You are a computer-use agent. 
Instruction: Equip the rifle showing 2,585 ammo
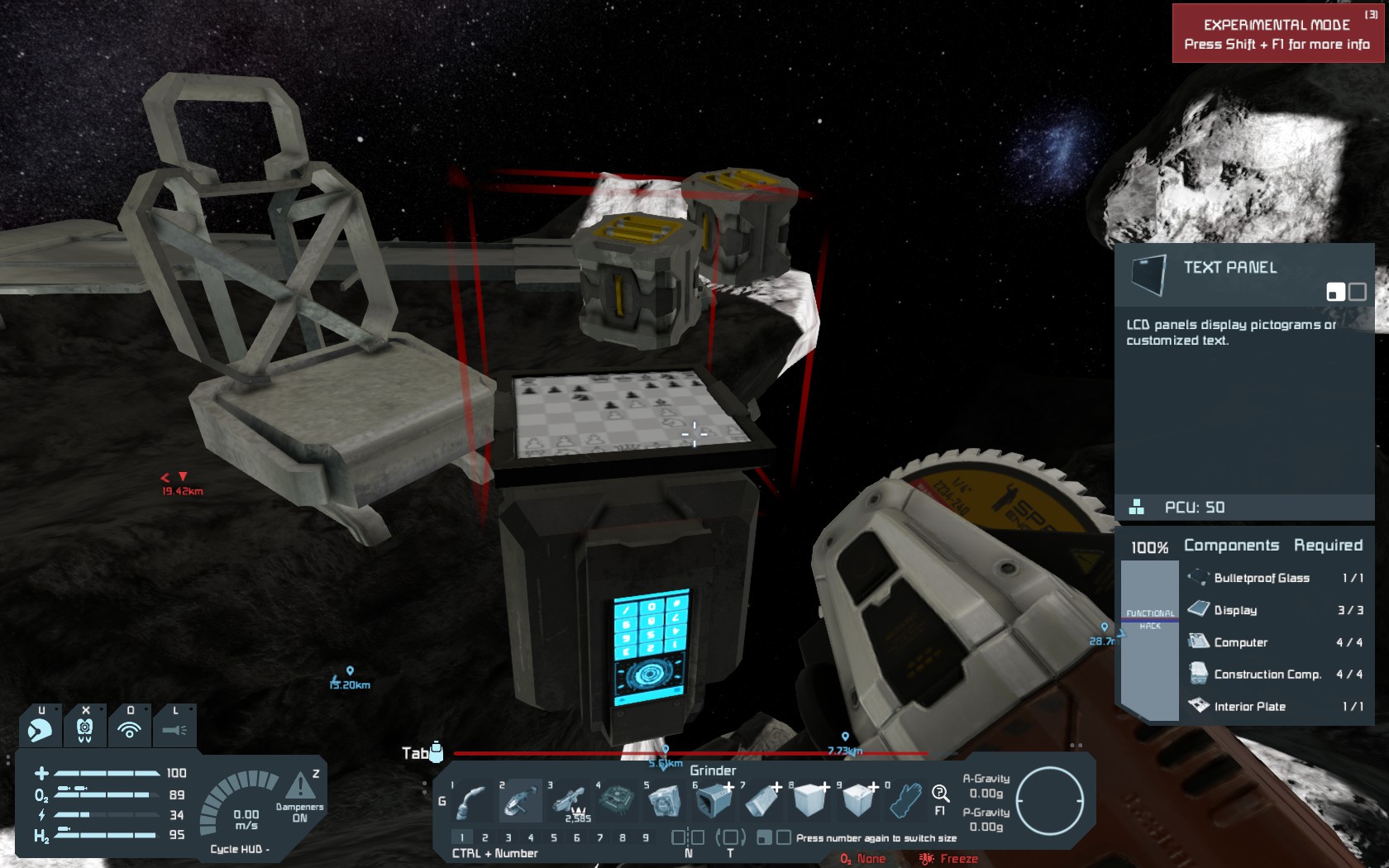[569, 800]
